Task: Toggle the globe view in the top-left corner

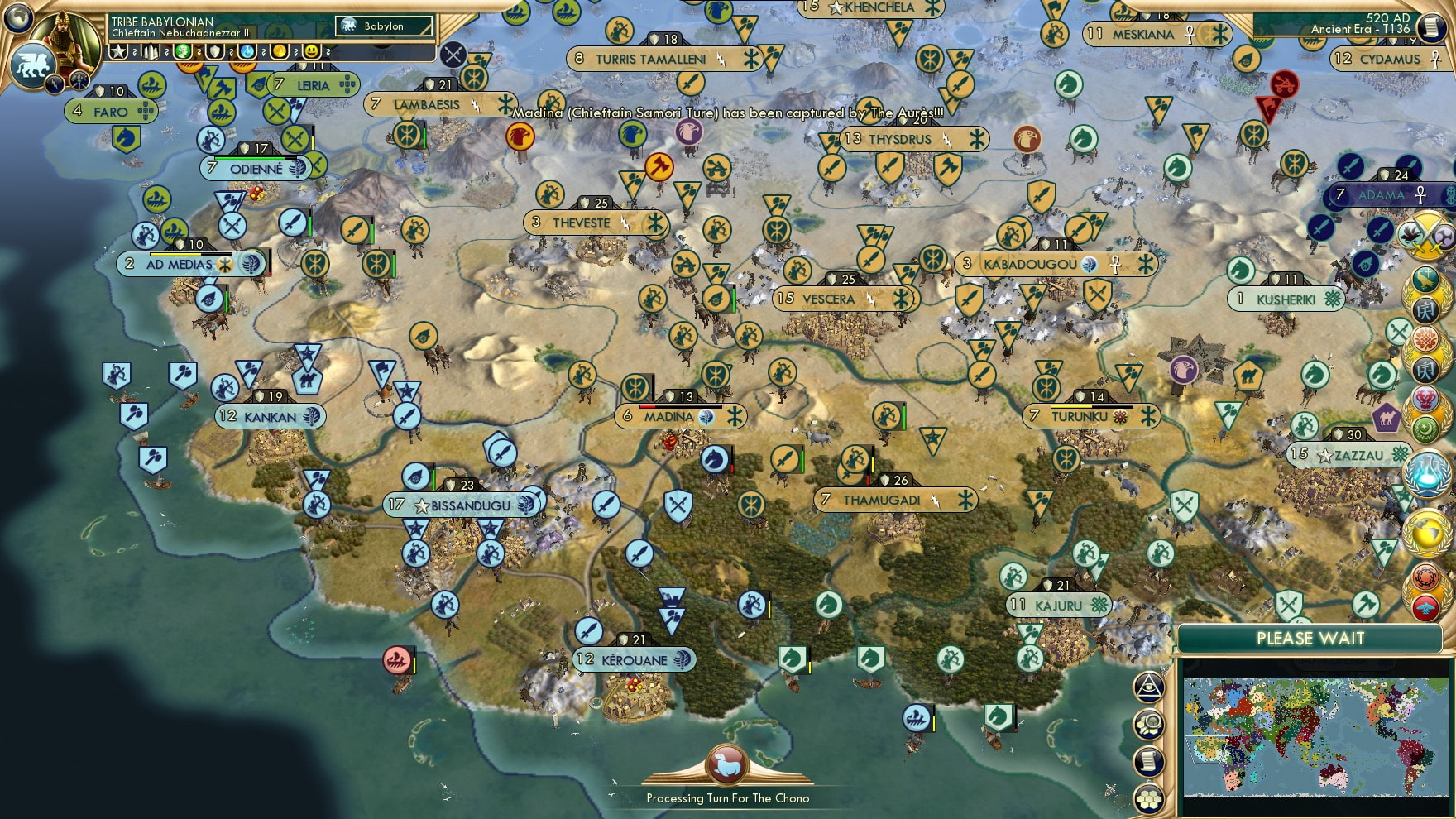Action: [x=17, y=17]
